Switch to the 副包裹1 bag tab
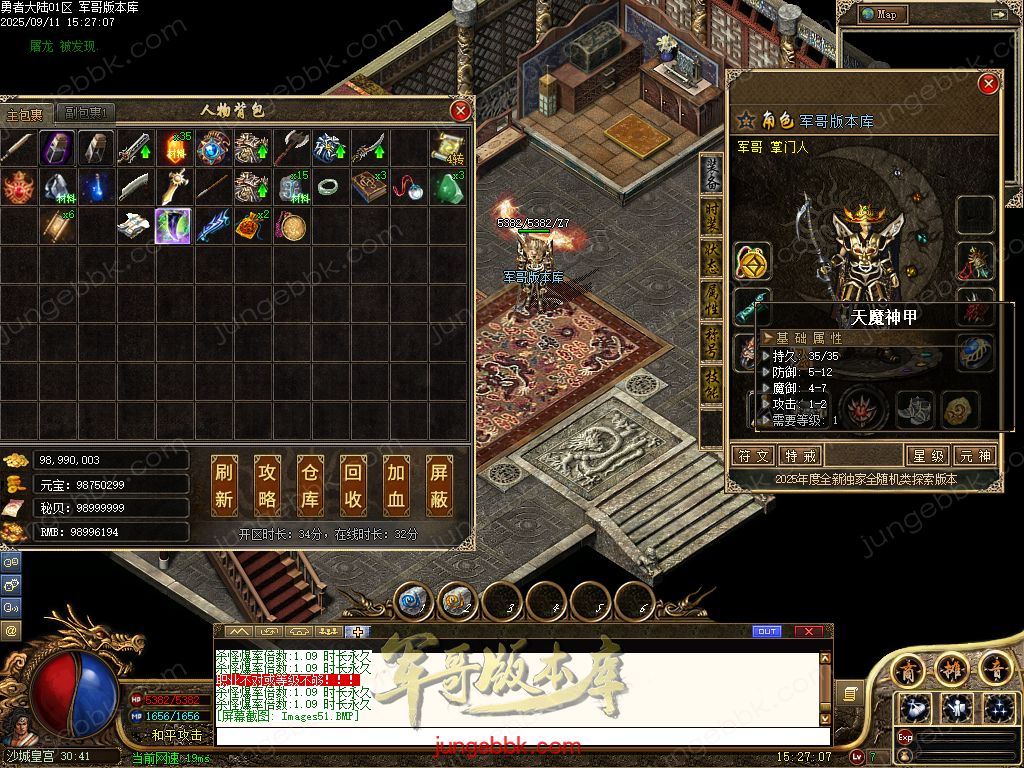This screenshot has height=768, width=1024. (85, 113)
